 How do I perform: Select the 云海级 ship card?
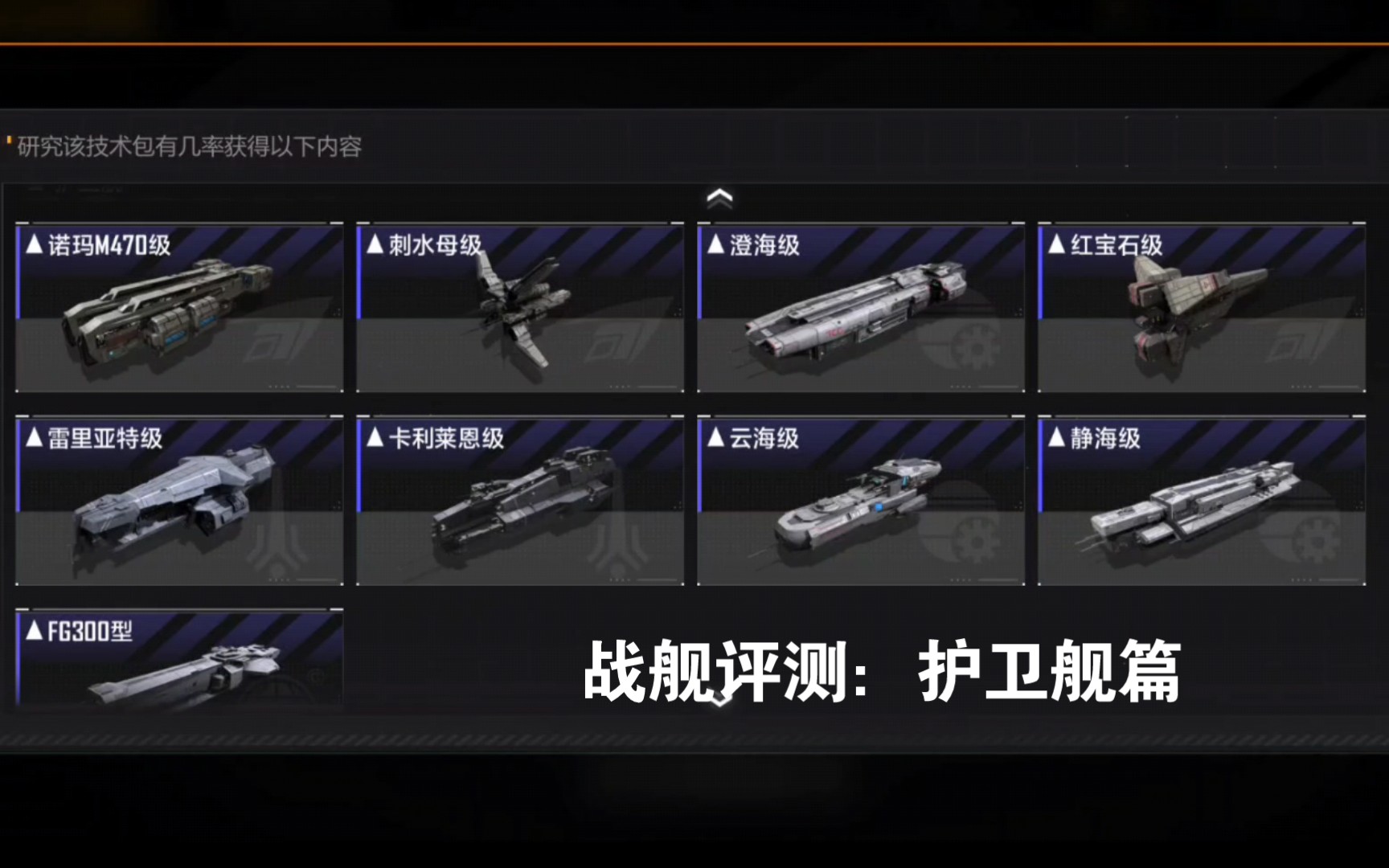860,498
